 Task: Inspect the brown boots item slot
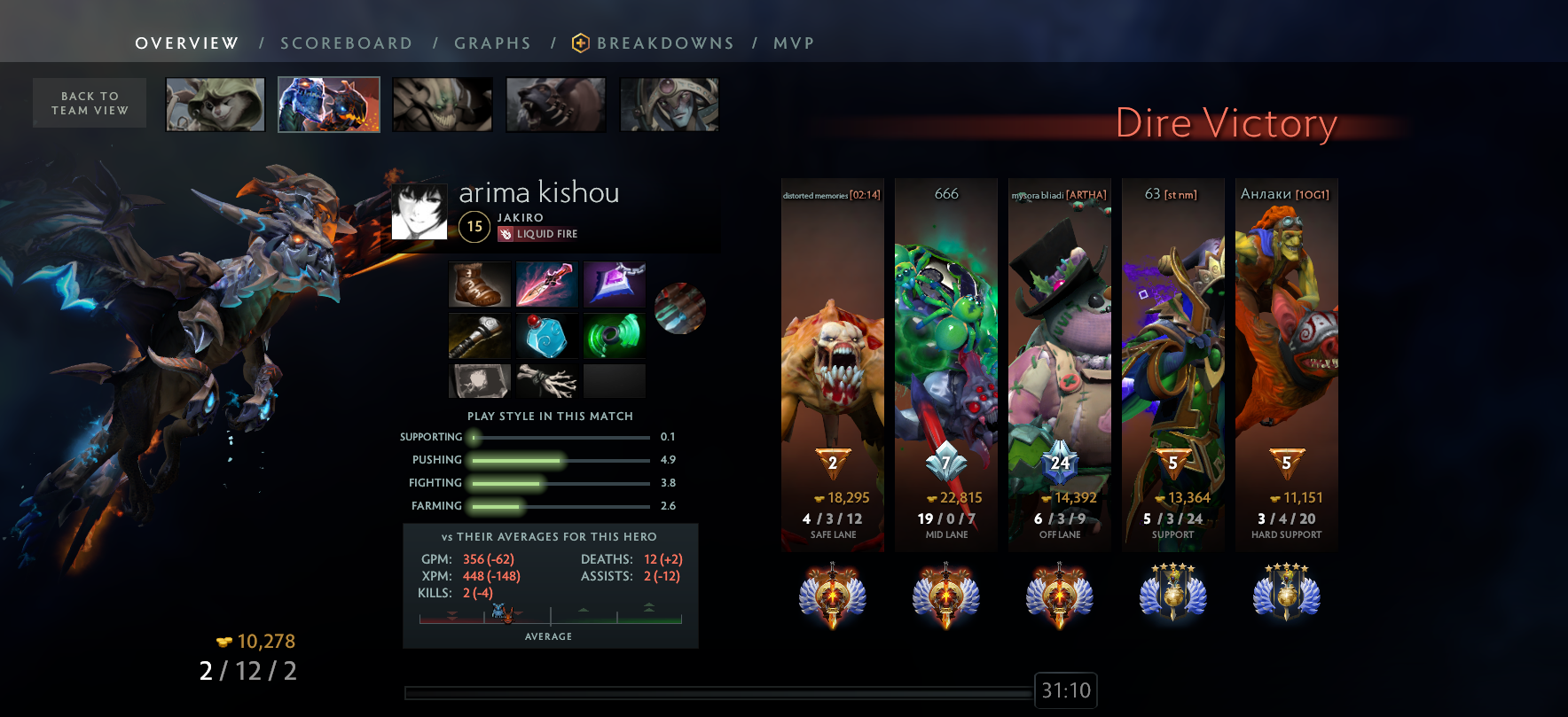(480, 284)
